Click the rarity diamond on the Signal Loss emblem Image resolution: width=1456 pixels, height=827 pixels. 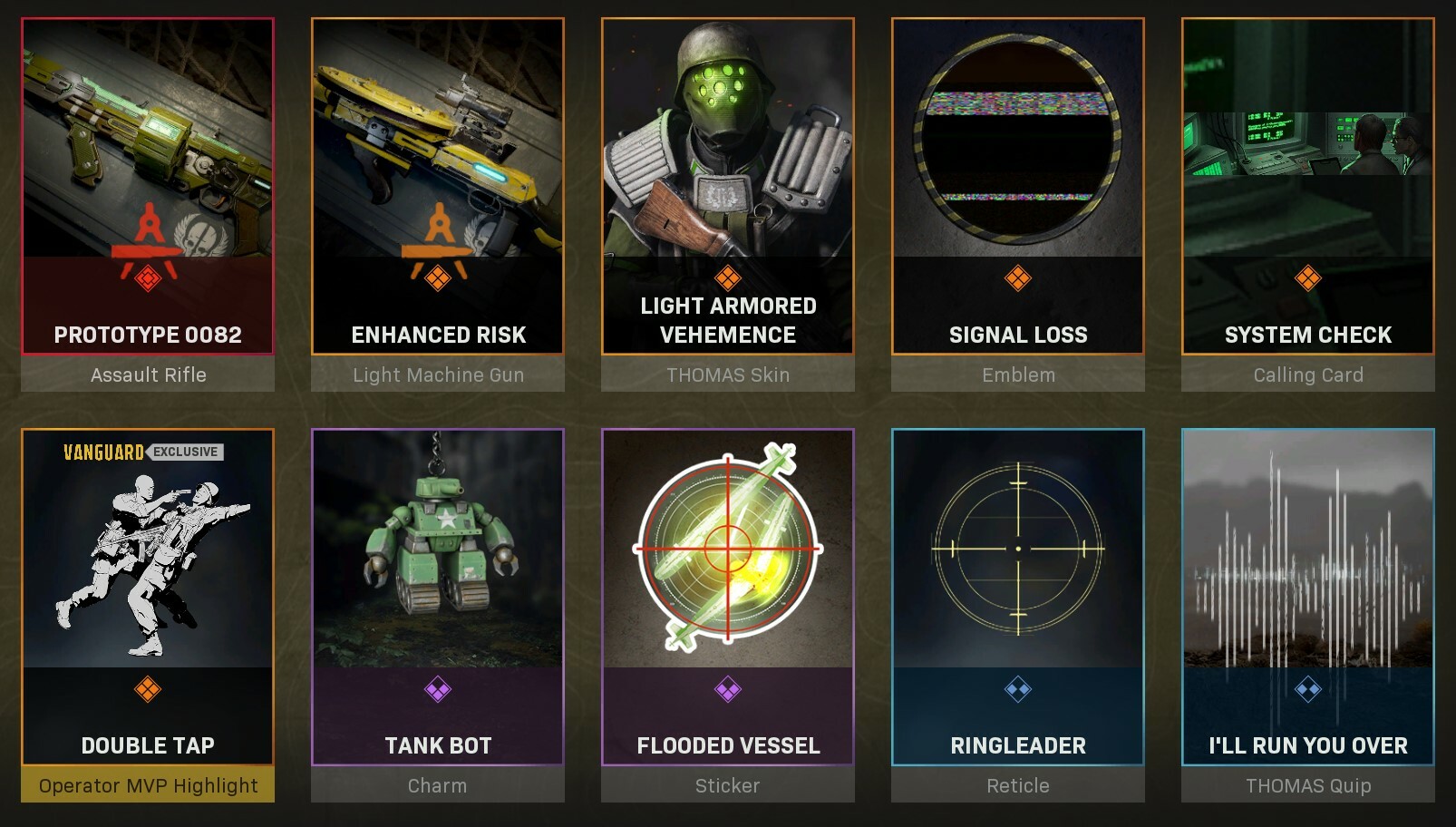1018,279
